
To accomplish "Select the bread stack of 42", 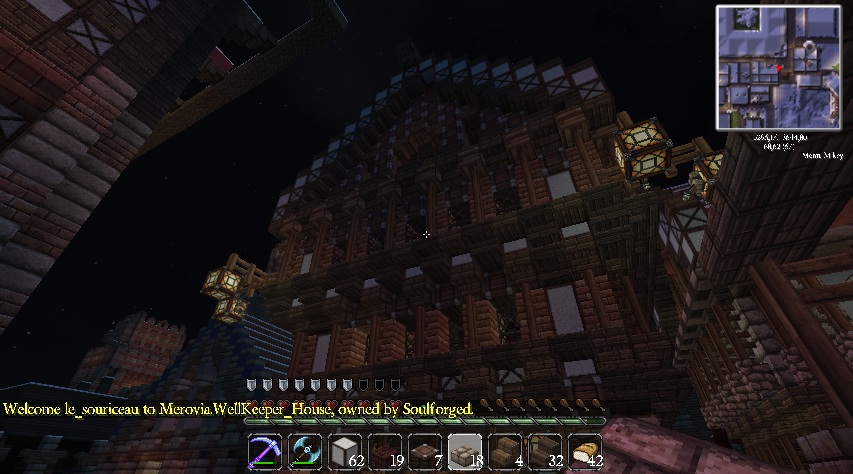I will [585, 452].
